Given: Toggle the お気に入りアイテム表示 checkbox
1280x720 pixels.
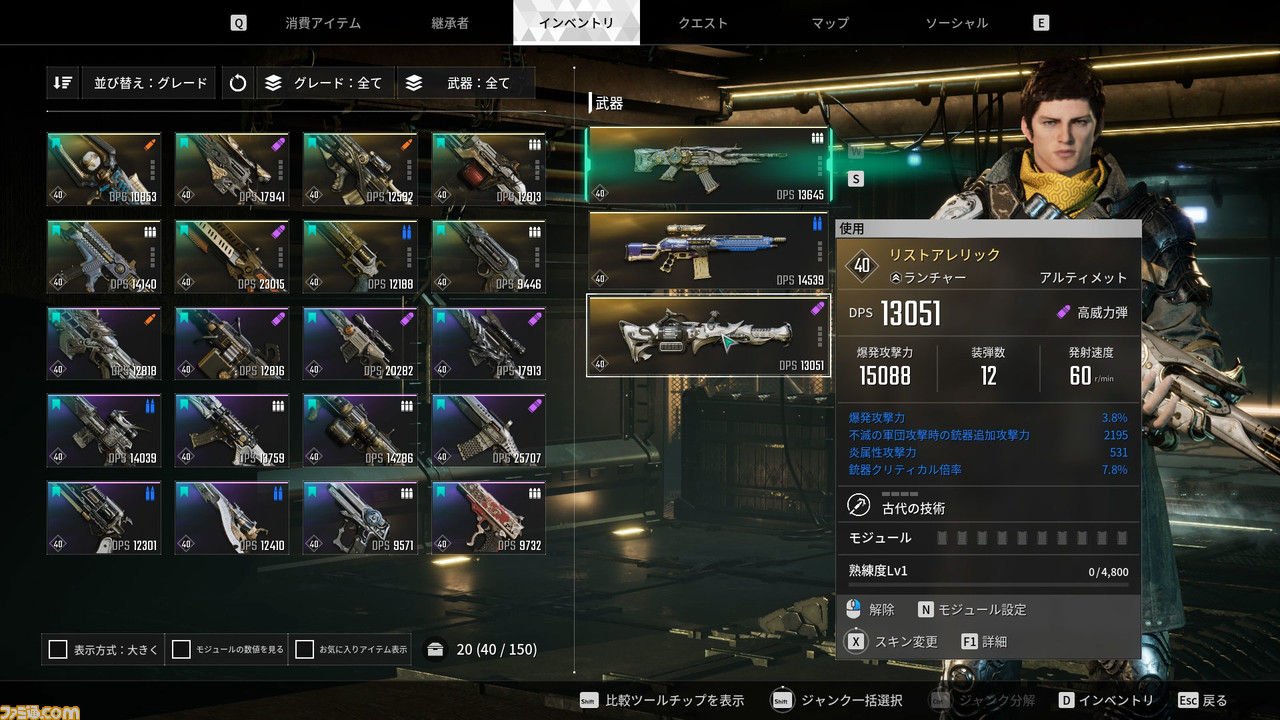Looking at the screenshot, I should pyautogui.click(x=305, y=650).
